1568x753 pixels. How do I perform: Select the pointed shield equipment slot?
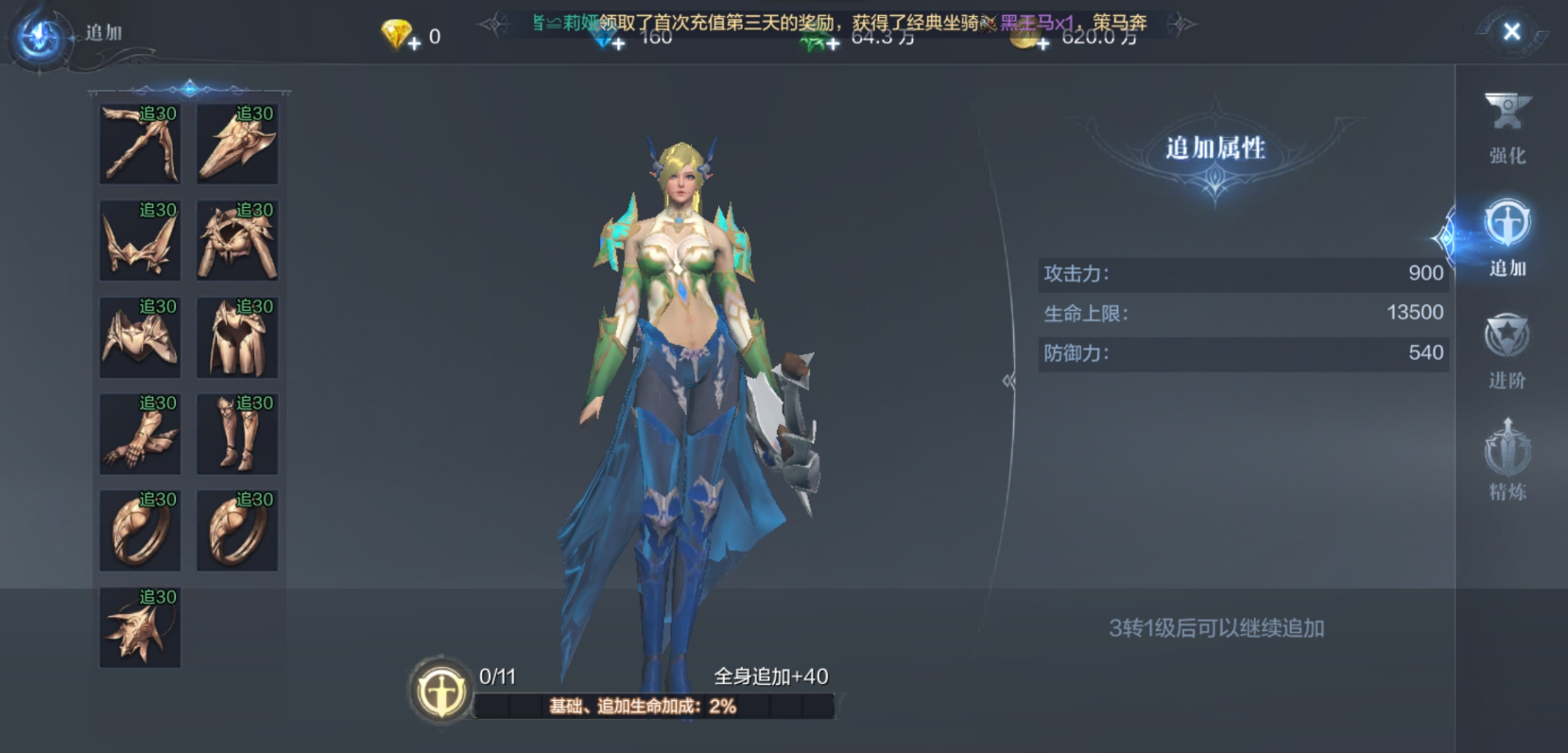[237, 144]
